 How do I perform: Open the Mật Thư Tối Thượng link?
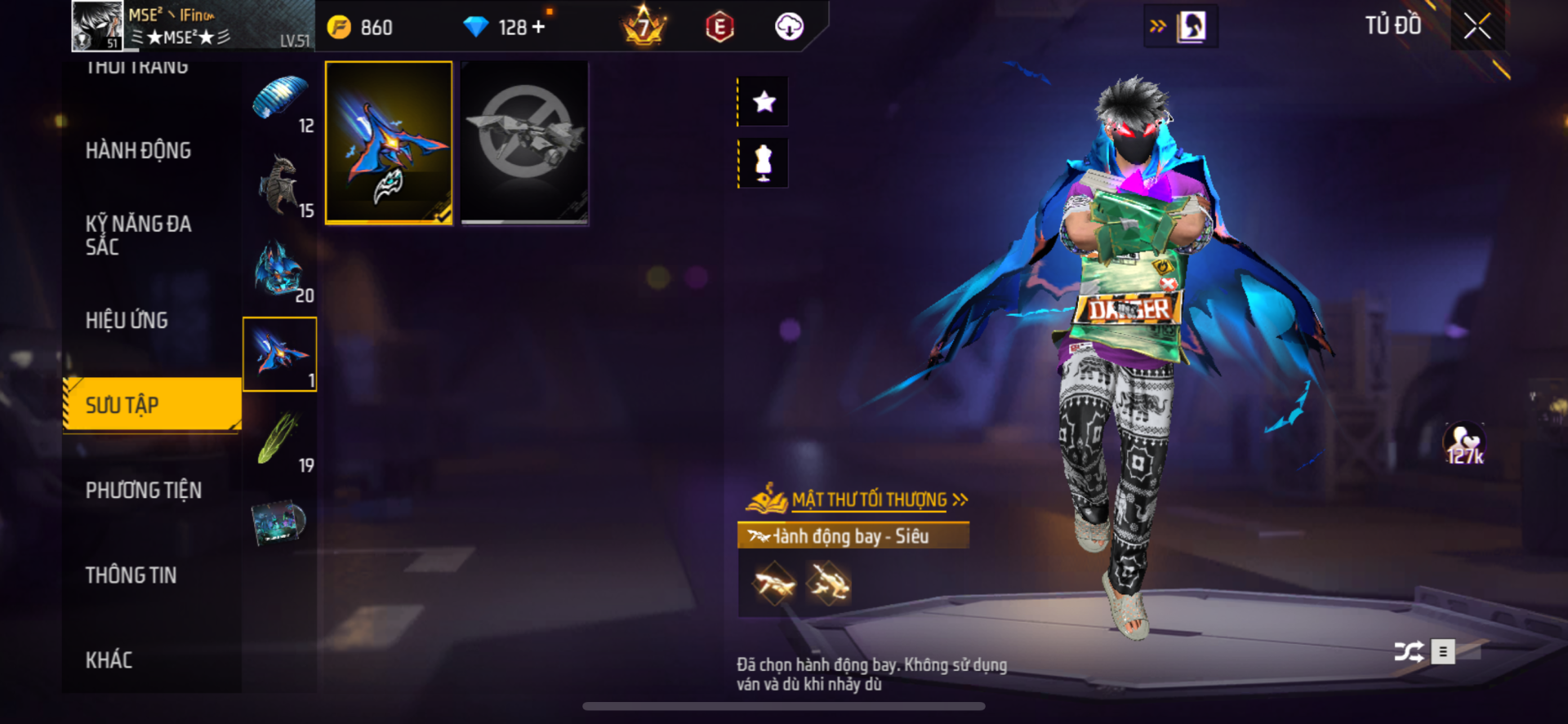click(x=869, y=500)
